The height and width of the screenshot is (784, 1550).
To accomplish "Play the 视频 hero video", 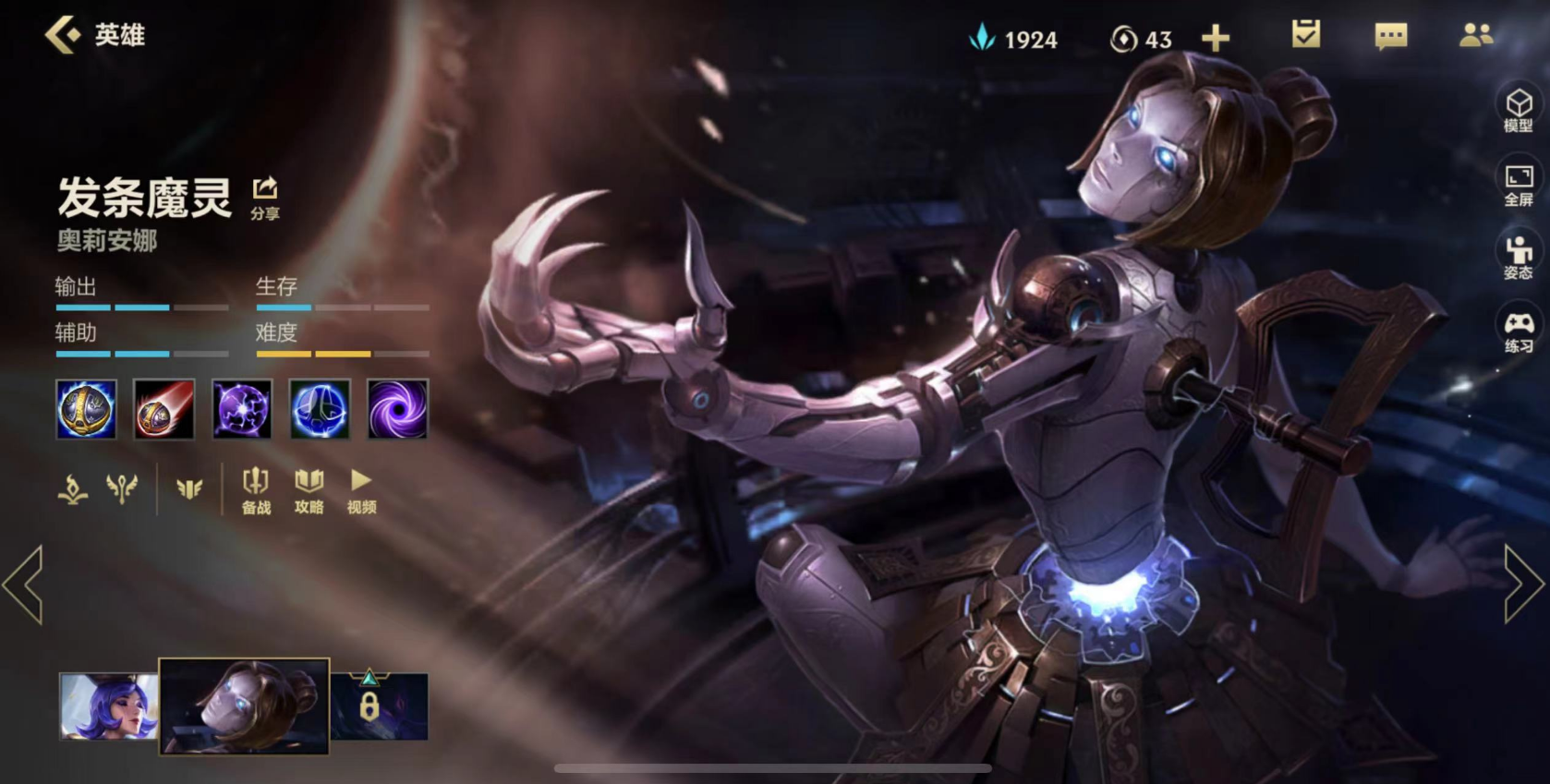I will [361, 490].
